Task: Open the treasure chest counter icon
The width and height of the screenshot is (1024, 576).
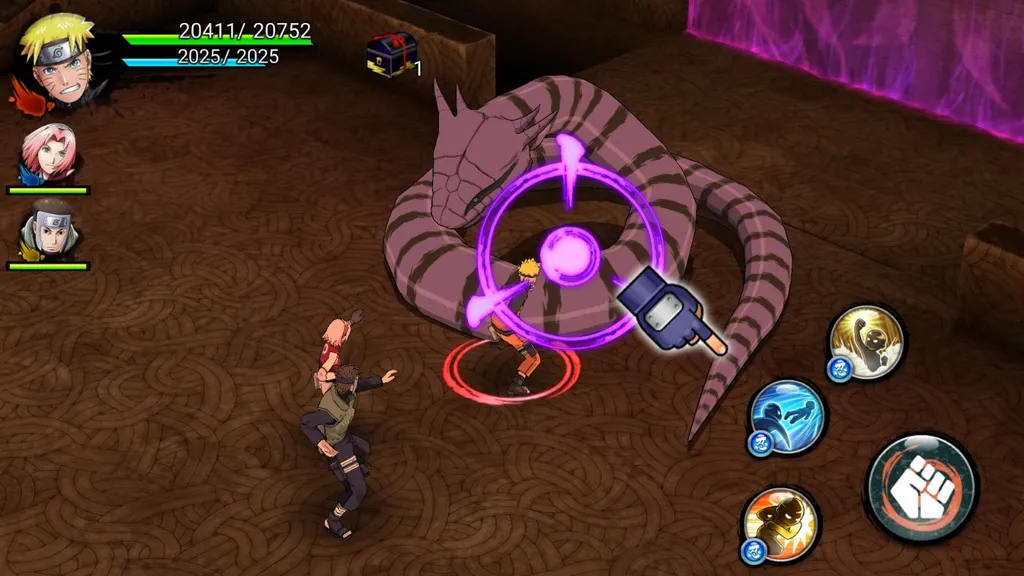Action: point(391,55)
